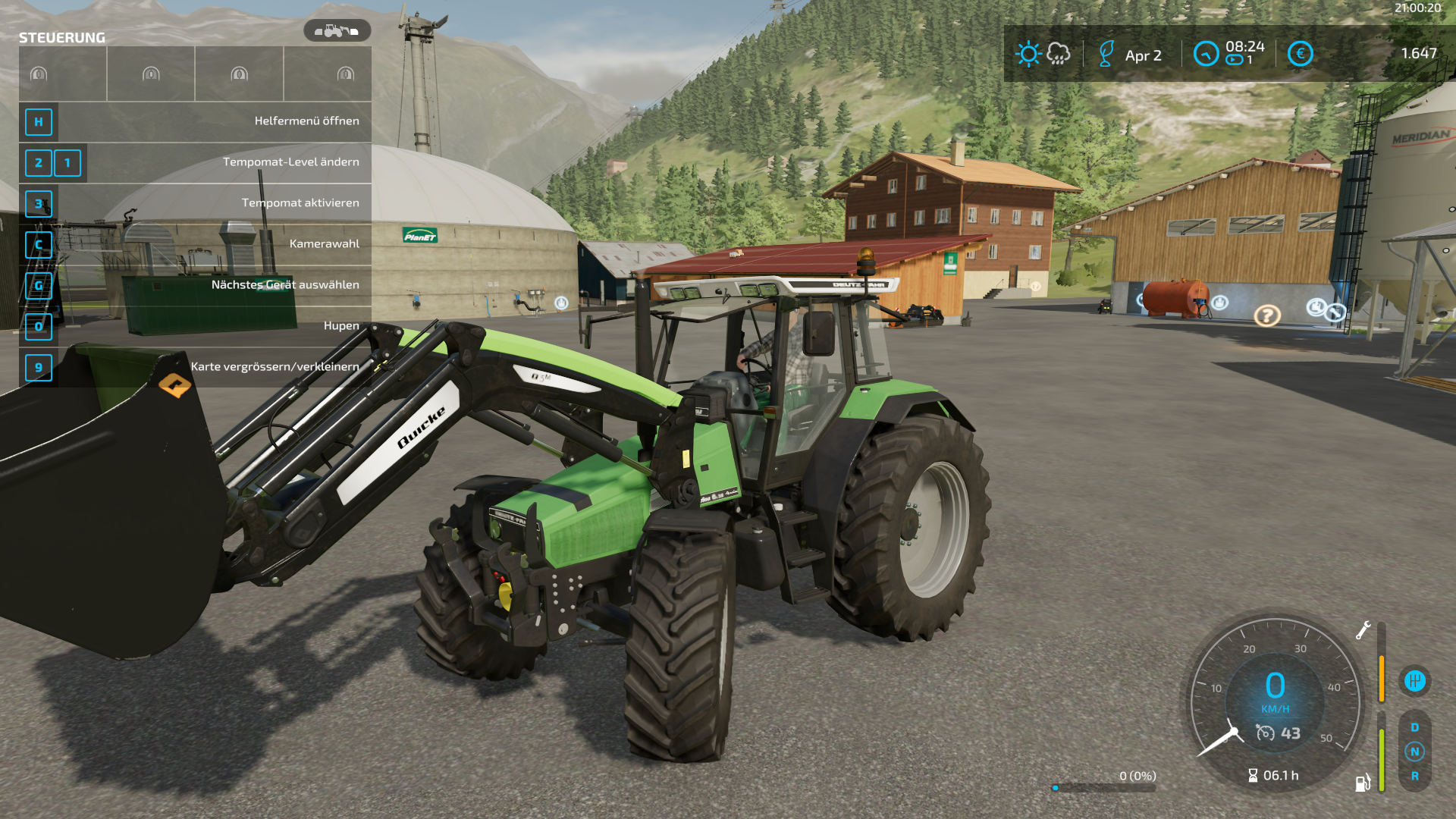Select the D drive gear indicator
The height and width of the screenshot is (819, 1456).
1414,727
